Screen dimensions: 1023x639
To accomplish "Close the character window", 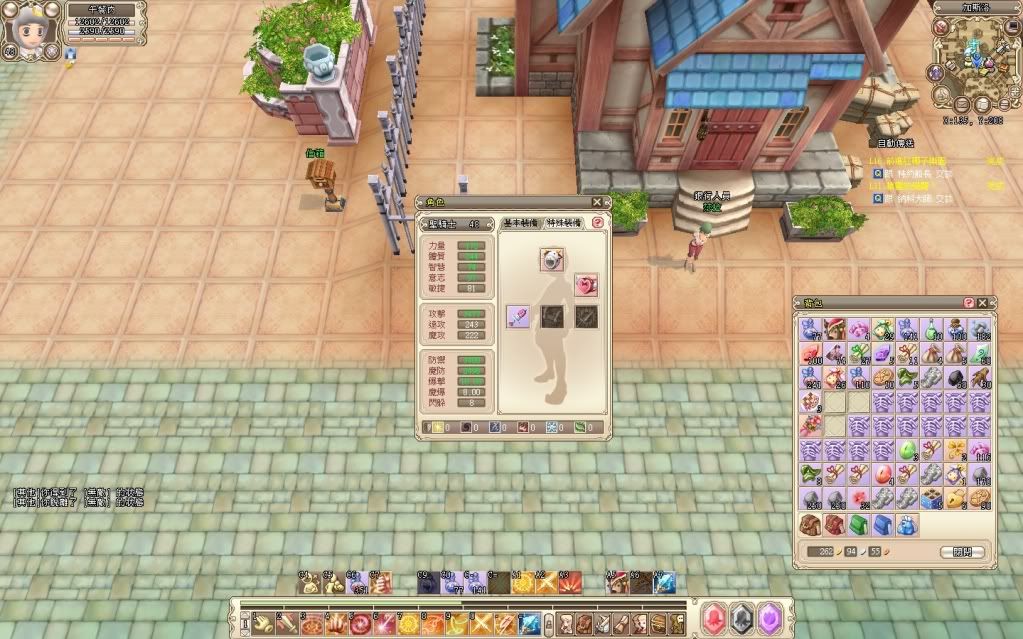I will pyautogui.click(x=598, y=203).
